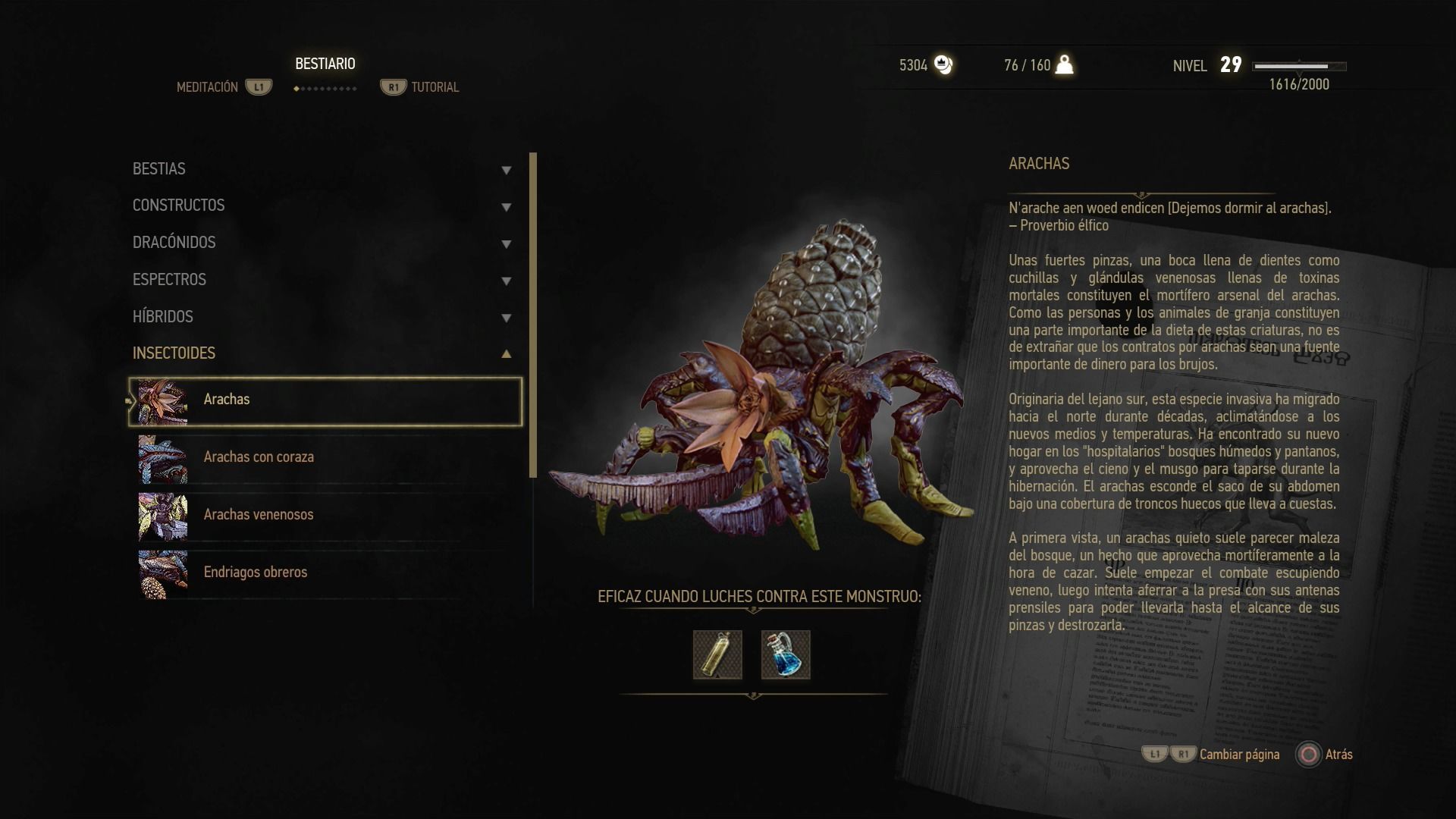The width and height of the screenshot is (1456, 819).
Task: Click the bestiary list scrollbar
Action: pyautogui.click(x=533, y=315)
